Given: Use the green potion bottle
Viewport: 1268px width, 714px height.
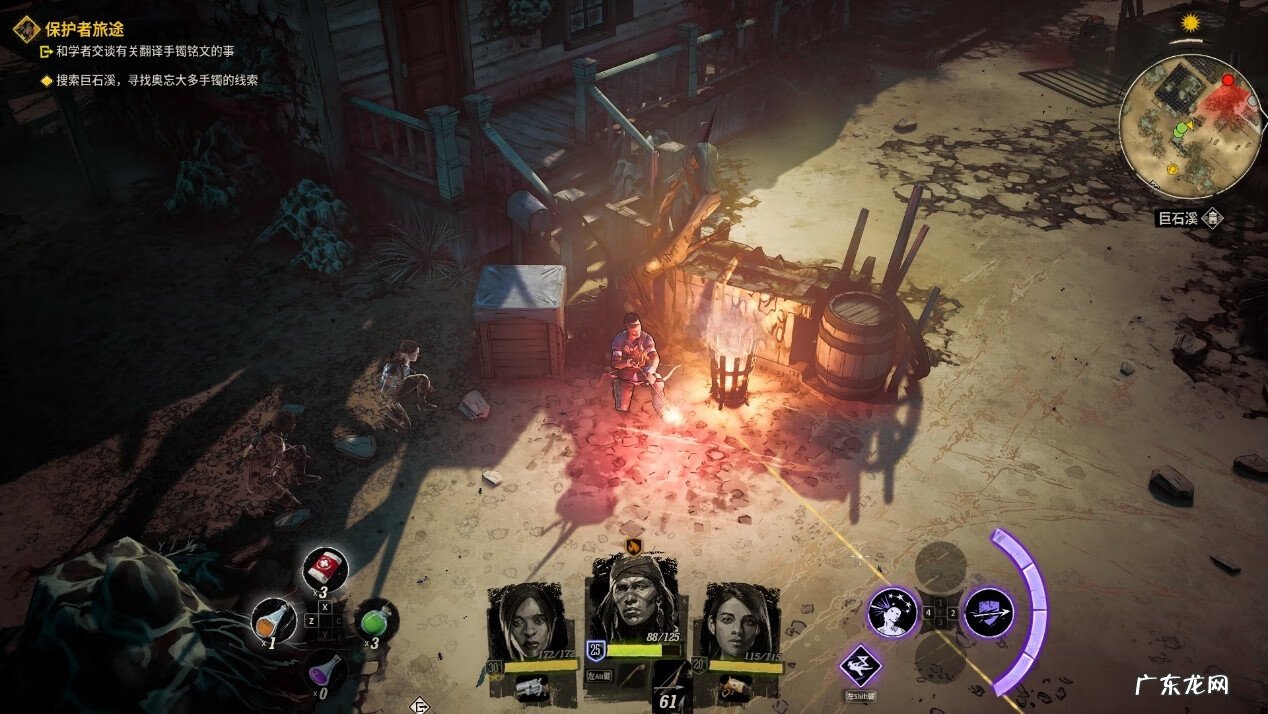Looking at the screenshot, I should pyautogui.click(x=377, y=620).
